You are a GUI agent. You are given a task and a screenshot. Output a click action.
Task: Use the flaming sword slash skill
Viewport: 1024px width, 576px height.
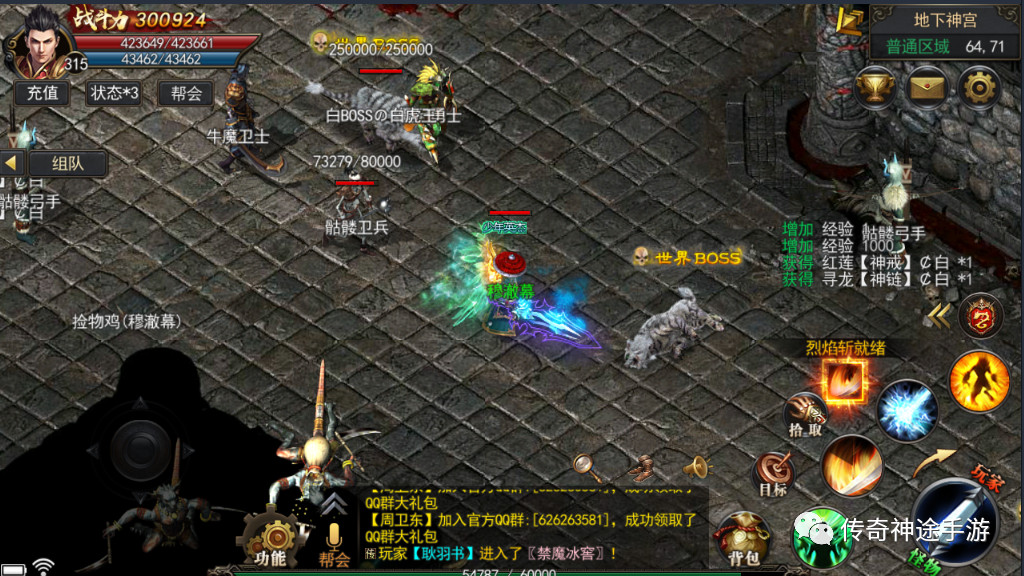[851, 465]
